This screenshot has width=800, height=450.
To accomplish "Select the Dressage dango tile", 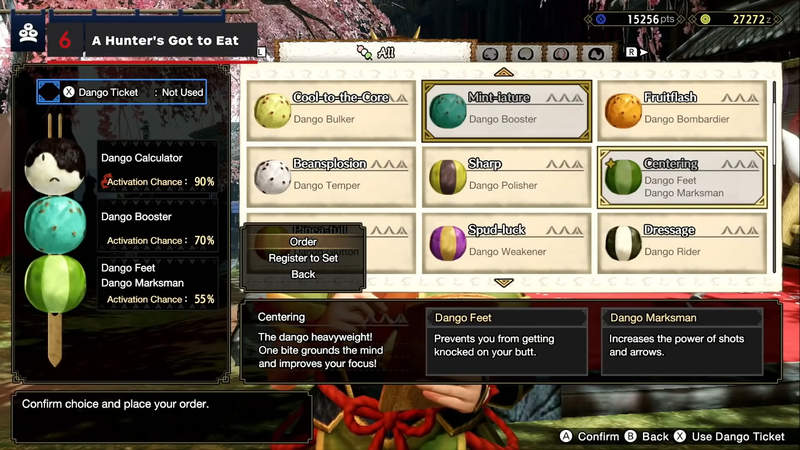I will coord(682,243).
